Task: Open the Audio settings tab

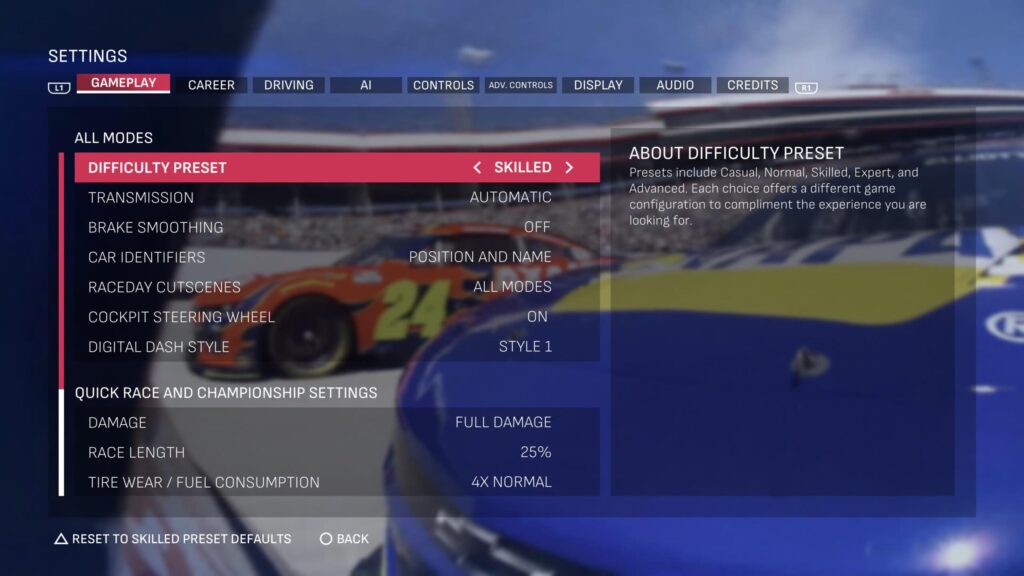Action: (675, 85)
